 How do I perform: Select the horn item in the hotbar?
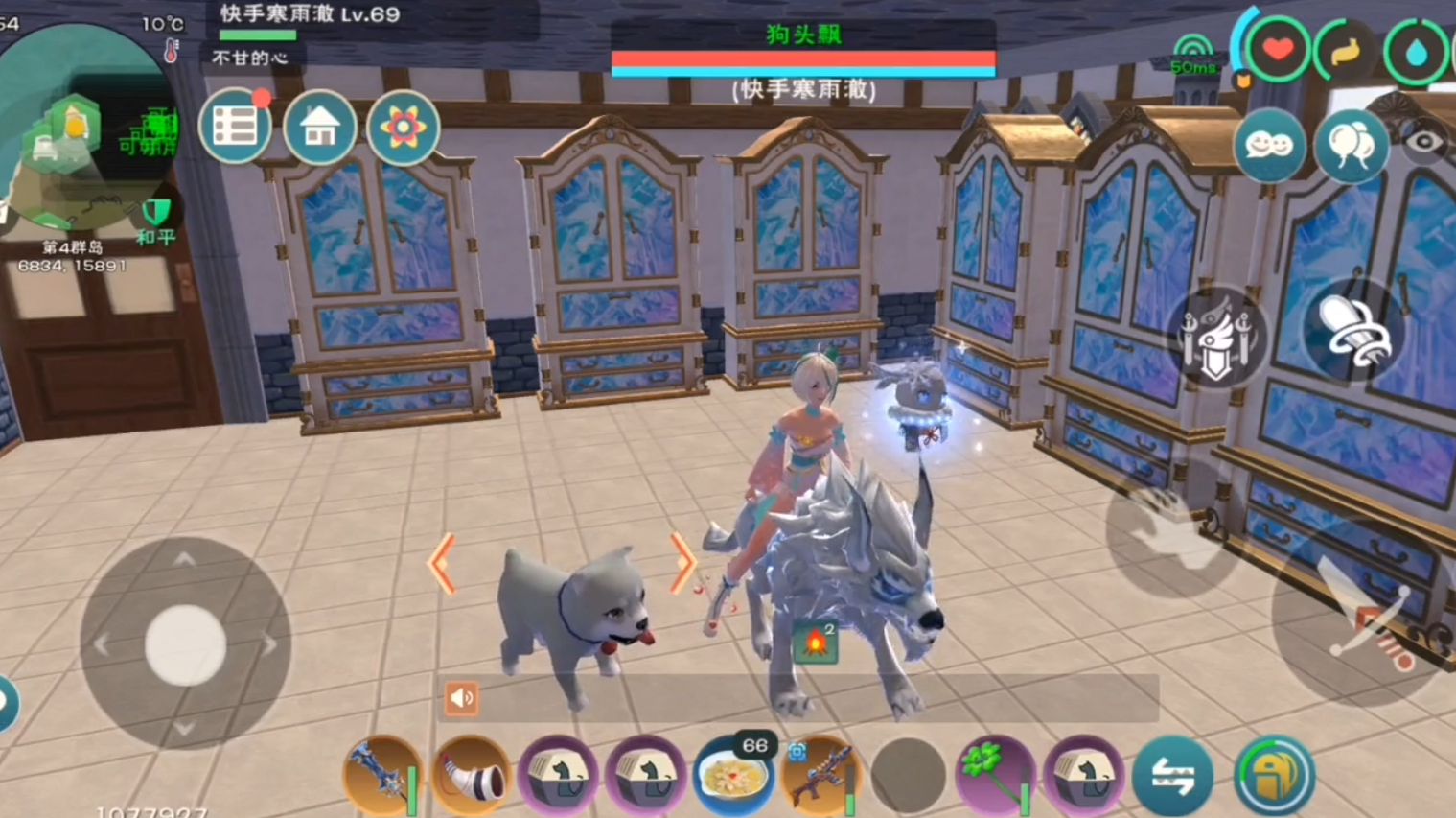(470, 775)
